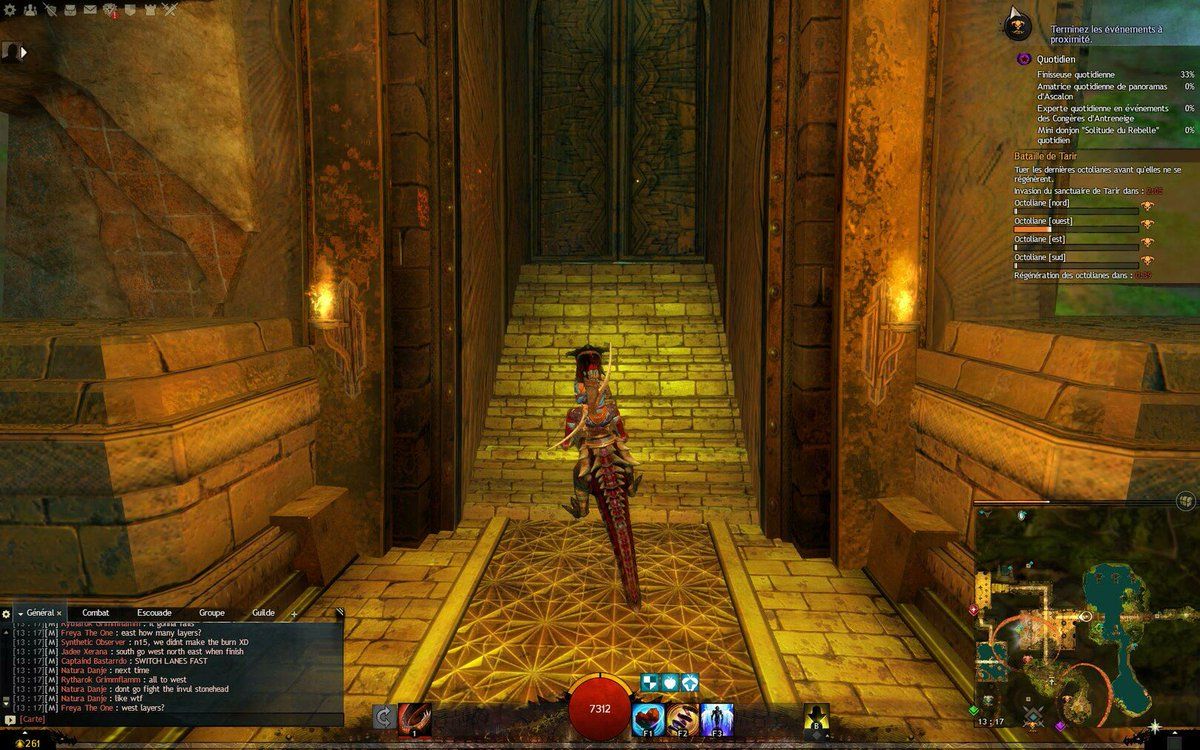Switch to the Combat chat tab

pos(96,612)
